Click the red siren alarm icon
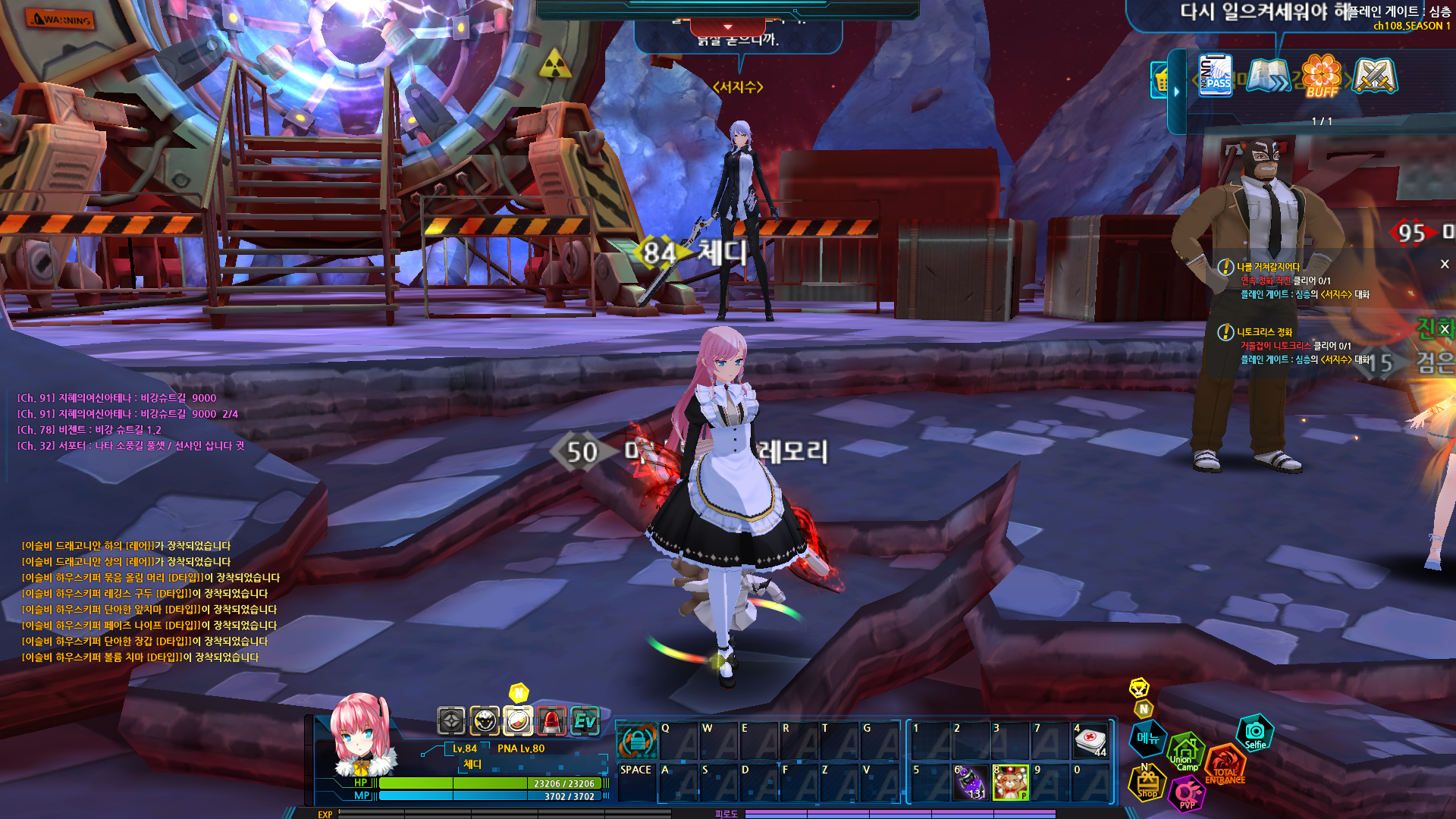This screenshot has height=819, width=1456. (x=551, y=721)
